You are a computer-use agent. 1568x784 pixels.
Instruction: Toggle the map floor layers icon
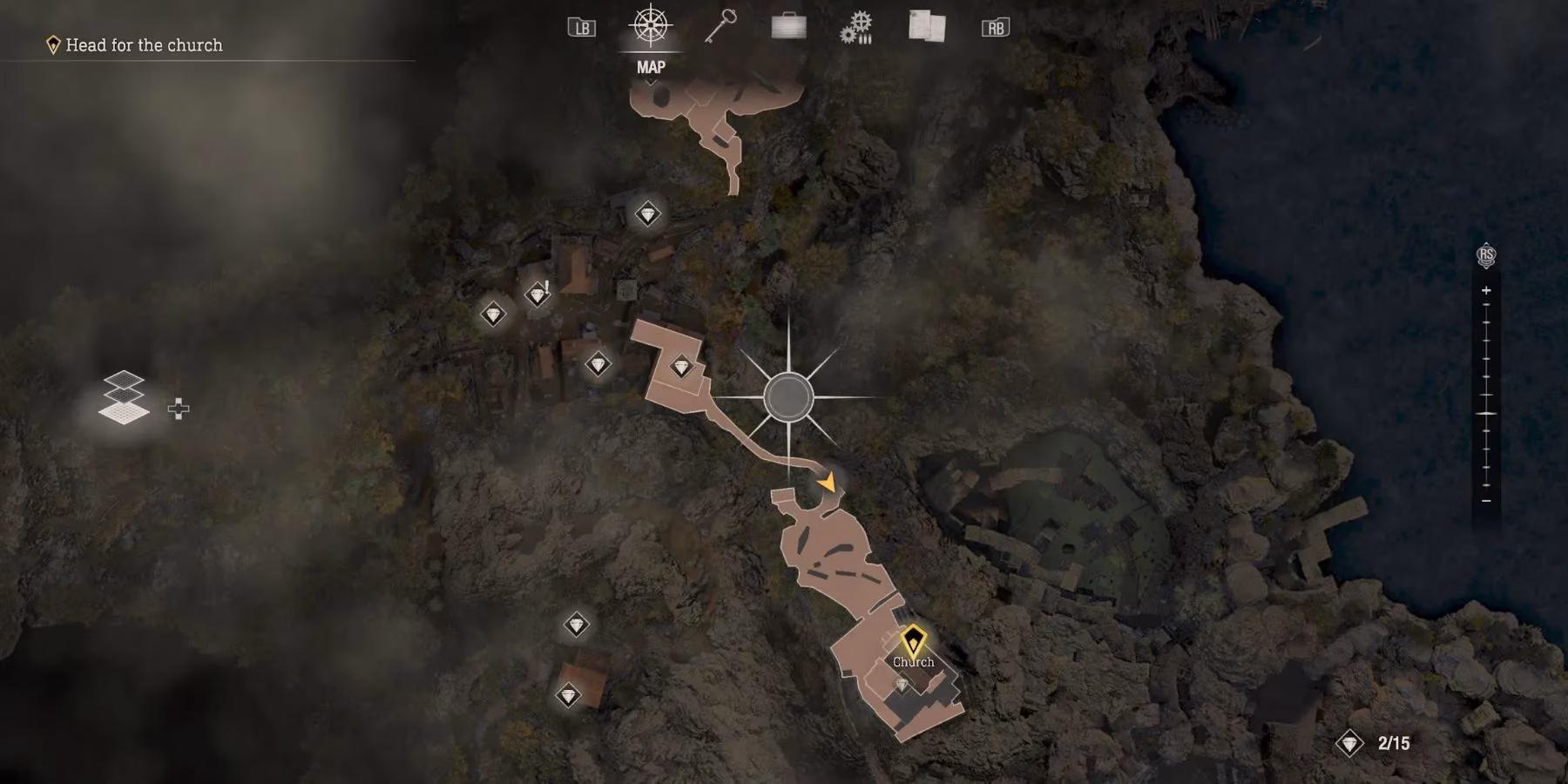[124, 397]
